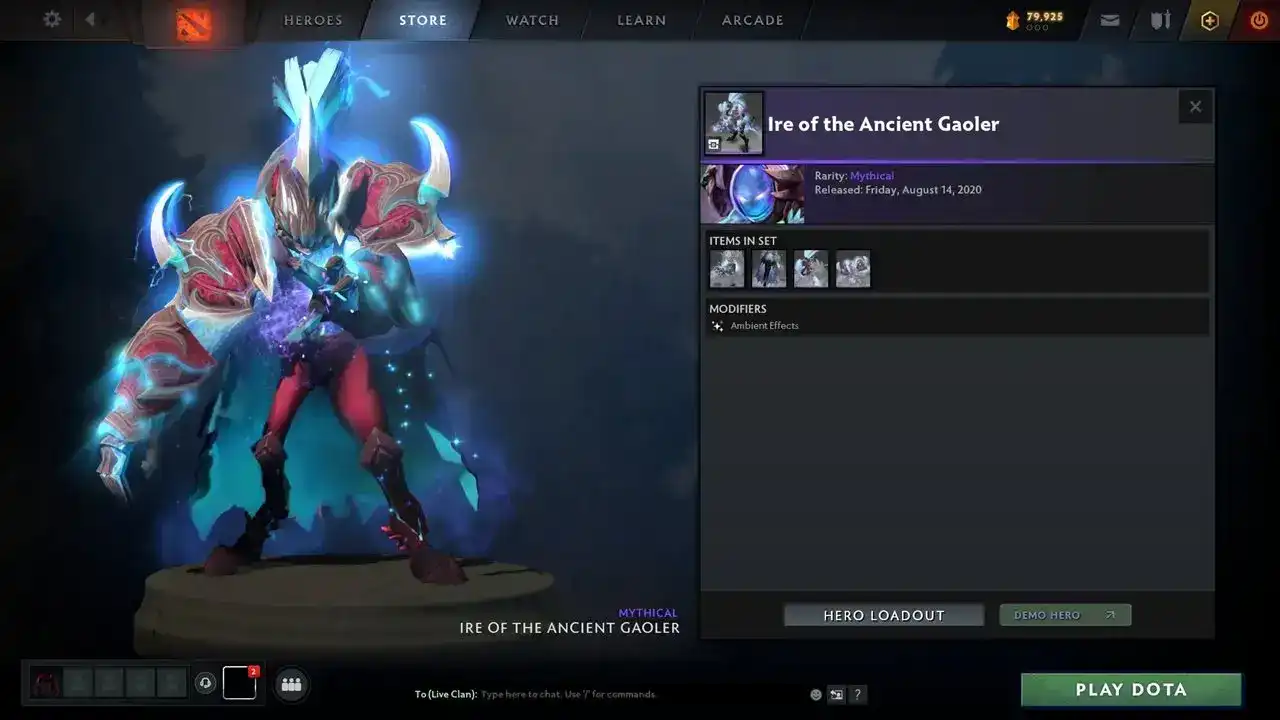Select the first item in the set
Screen dimensions: 1280x720
(727, 269)
